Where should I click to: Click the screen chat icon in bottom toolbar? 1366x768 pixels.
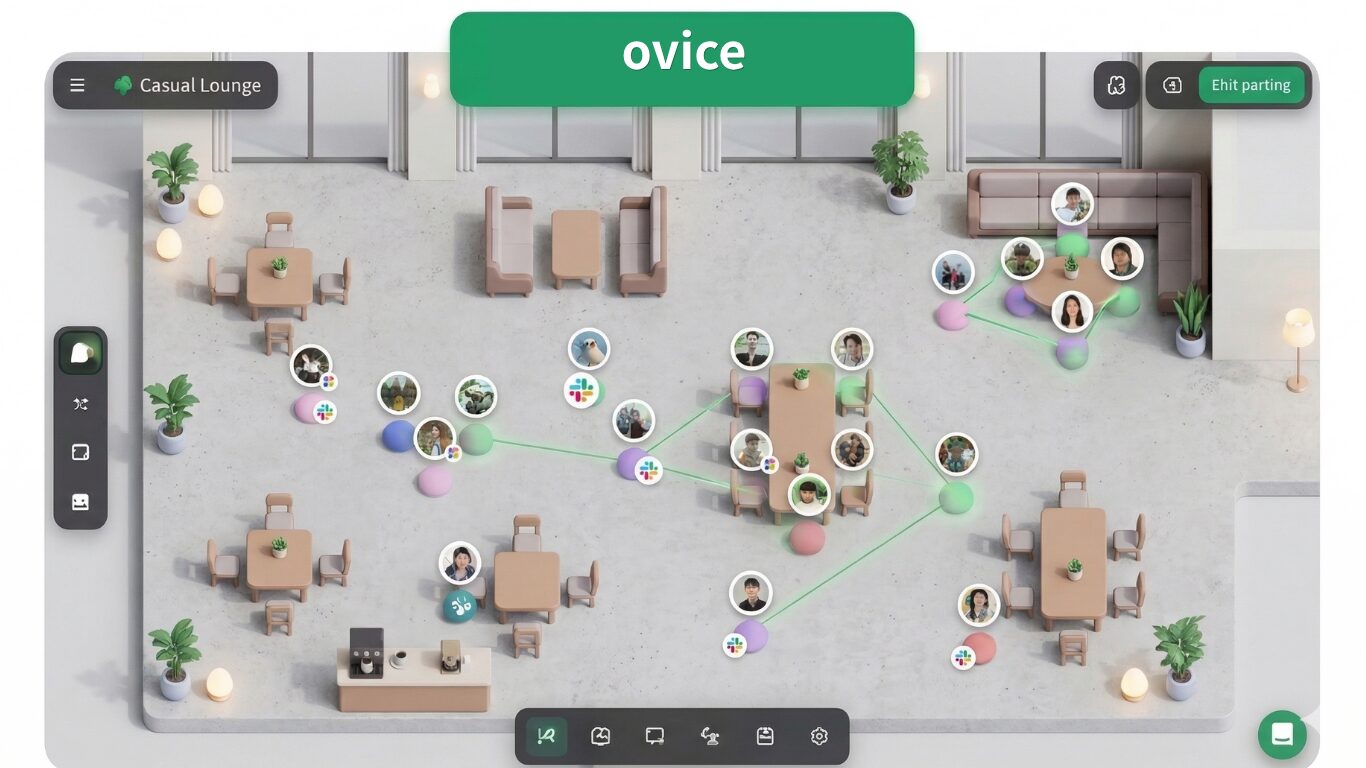655,737
